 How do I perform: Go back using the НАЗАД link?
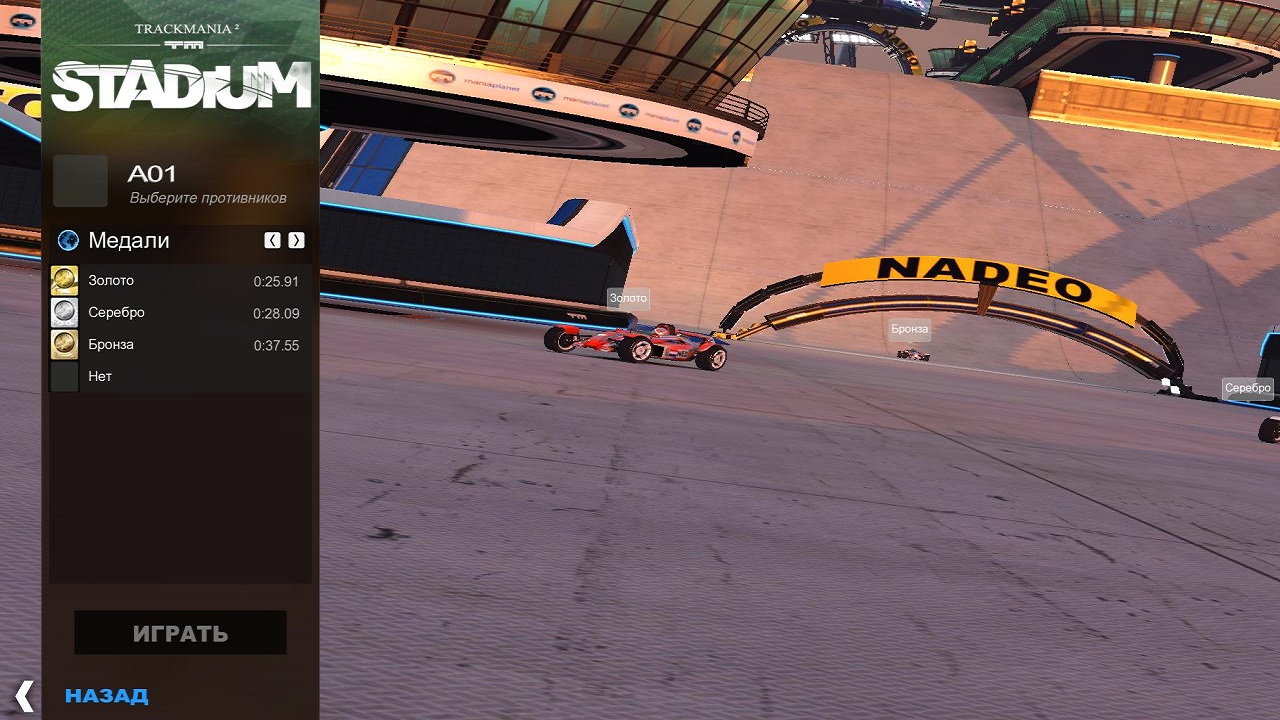tap(106, 696)
